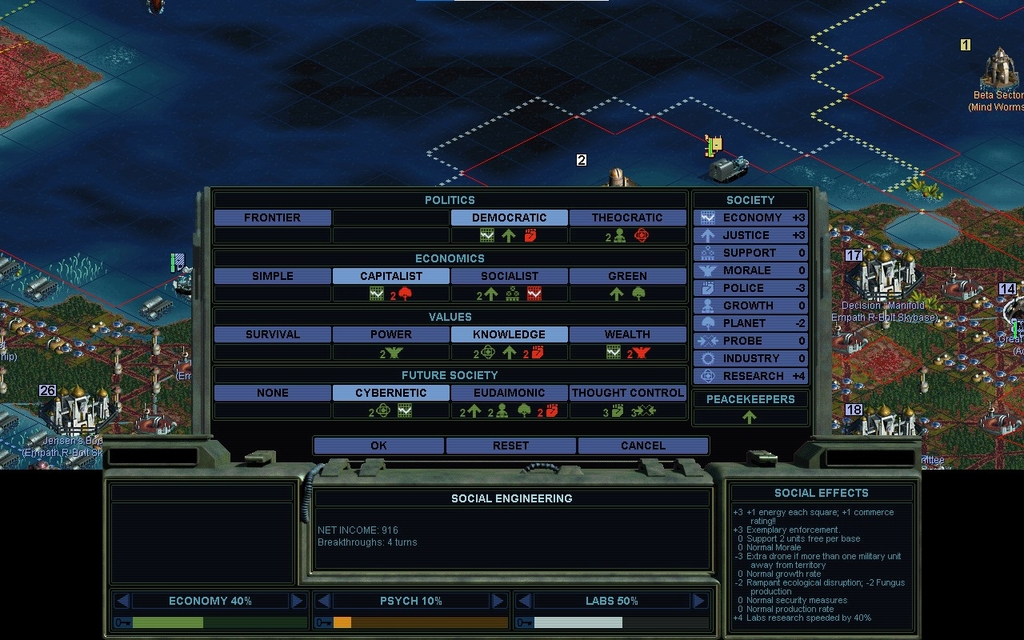Viewport: 1024px width, 640px height.
Task: Raise Labs allocation using right arrow
Action: [x=697, y=601]
